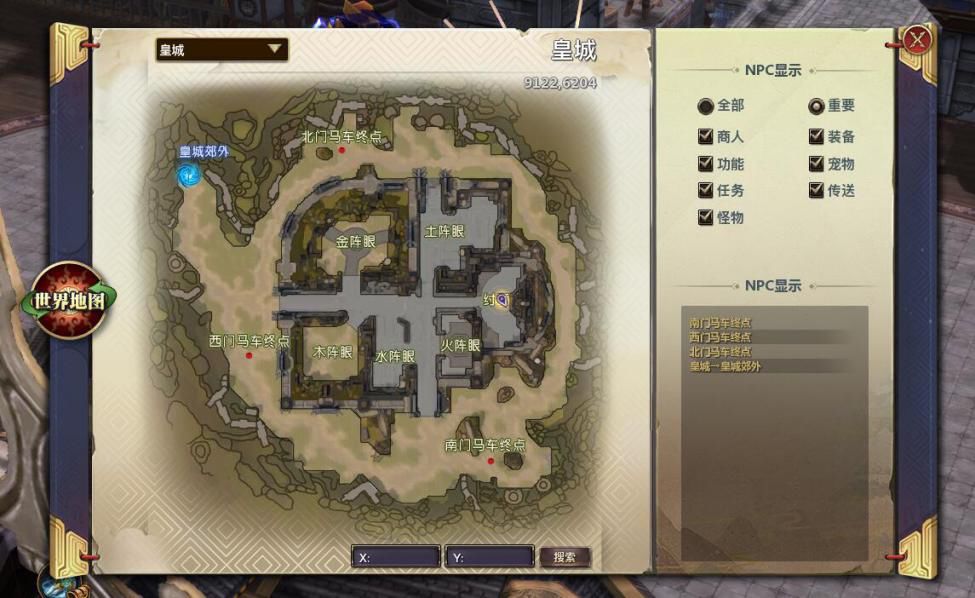This screenshot has width=975, height=598.
Task: Open the 皇城 map selection dropdown
Action: click(222, 49)
